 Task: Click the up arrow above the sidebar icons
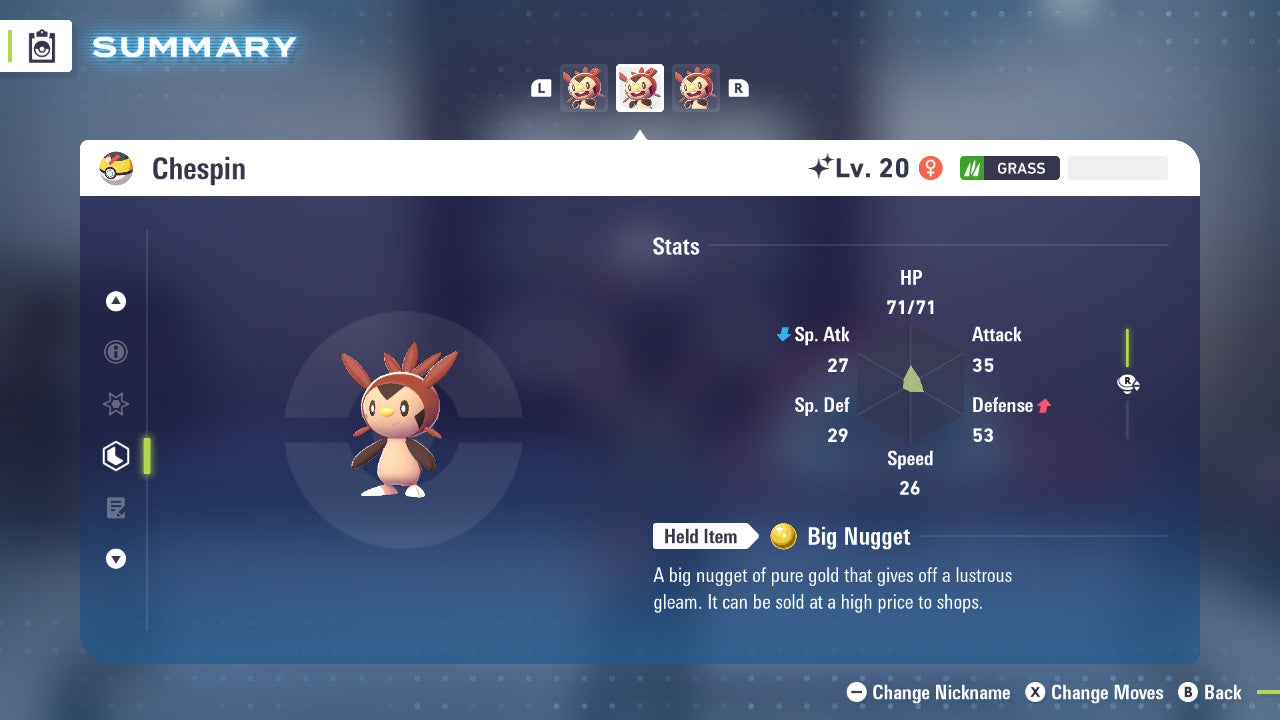coord(115,301)
